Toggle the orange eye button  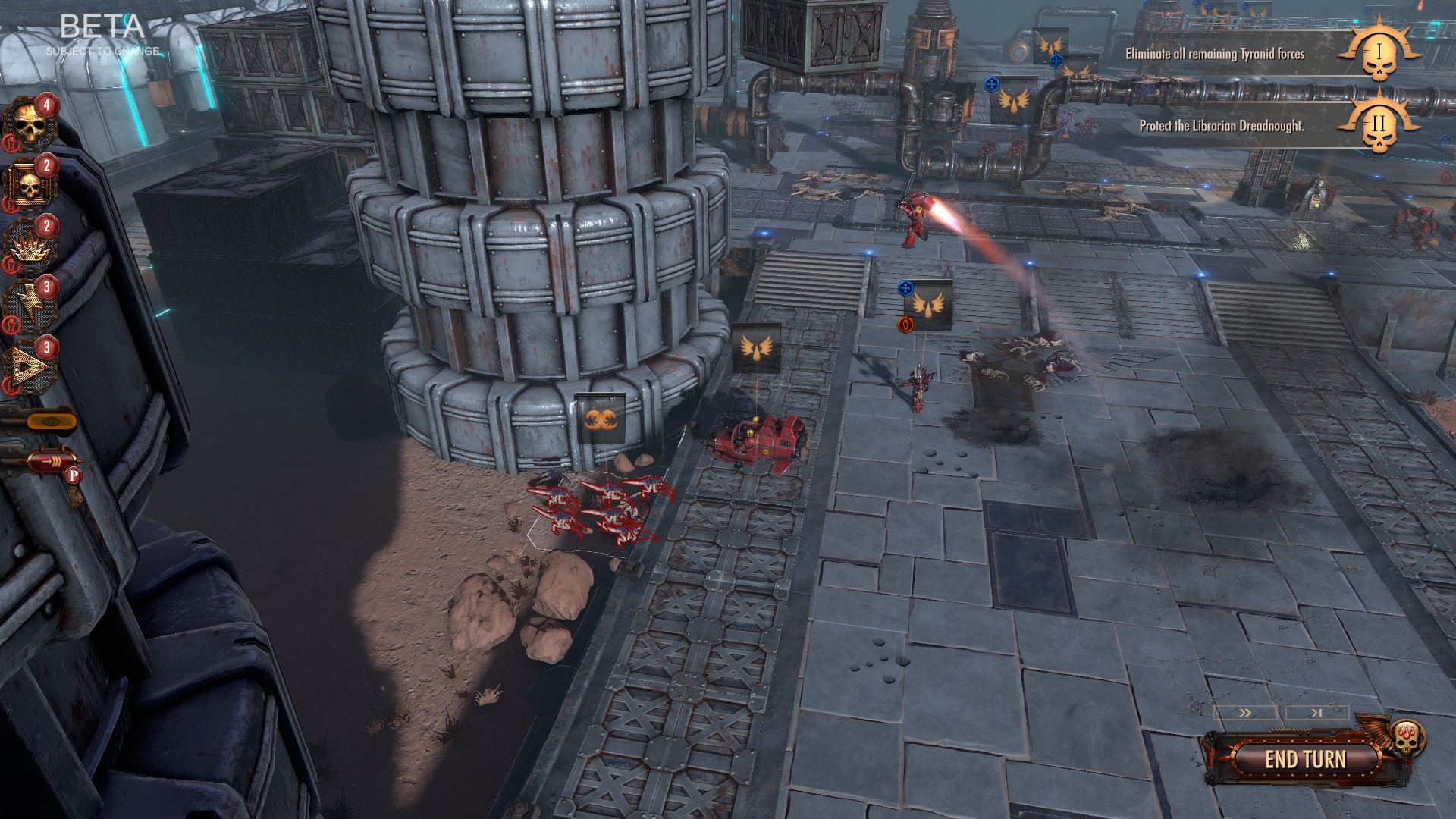[49, 420]
